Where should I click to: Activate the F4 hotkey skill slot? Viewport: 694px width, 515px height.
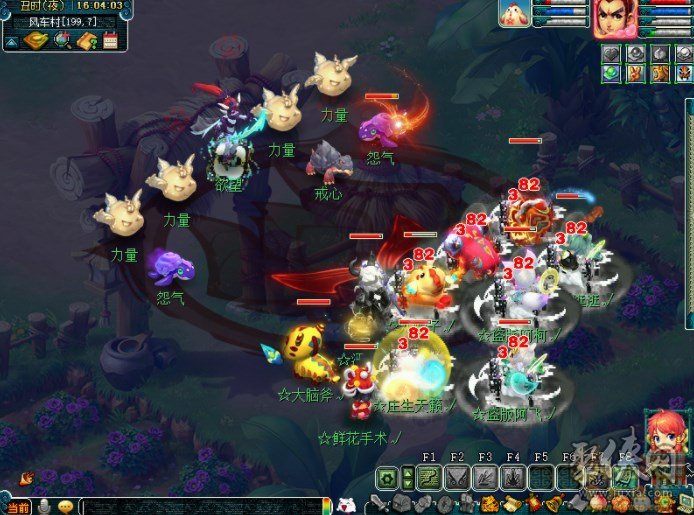[x=513, y=478]
